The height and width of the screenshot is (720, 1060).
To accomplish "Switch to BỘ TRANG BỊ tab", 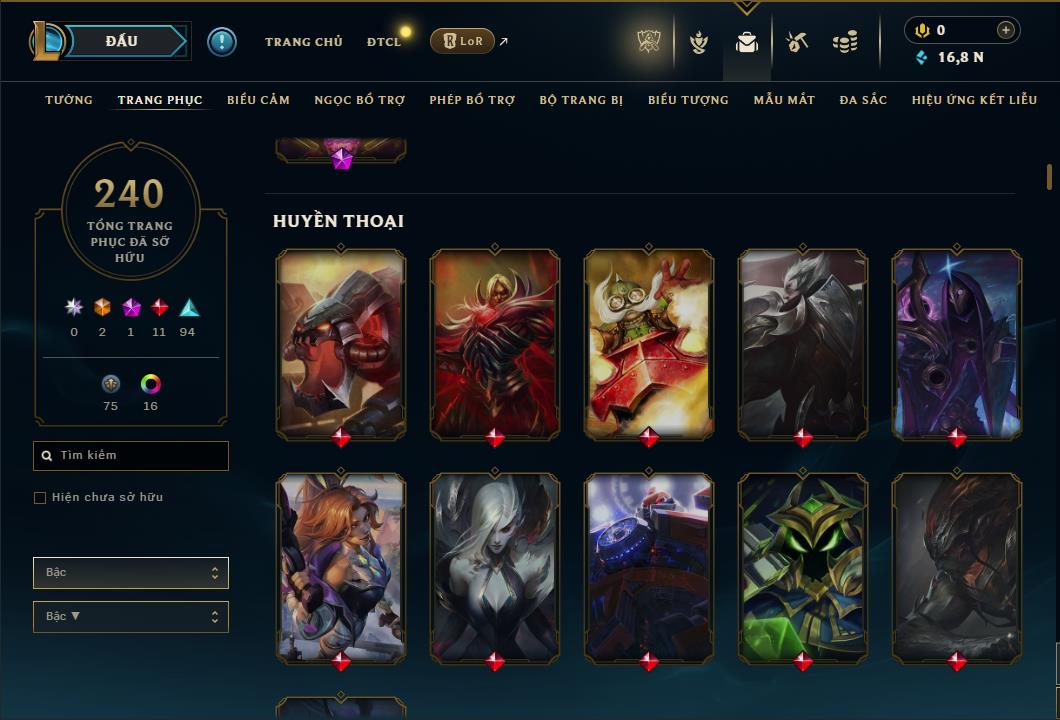I will pyautogui.click(x=581, y=100).
